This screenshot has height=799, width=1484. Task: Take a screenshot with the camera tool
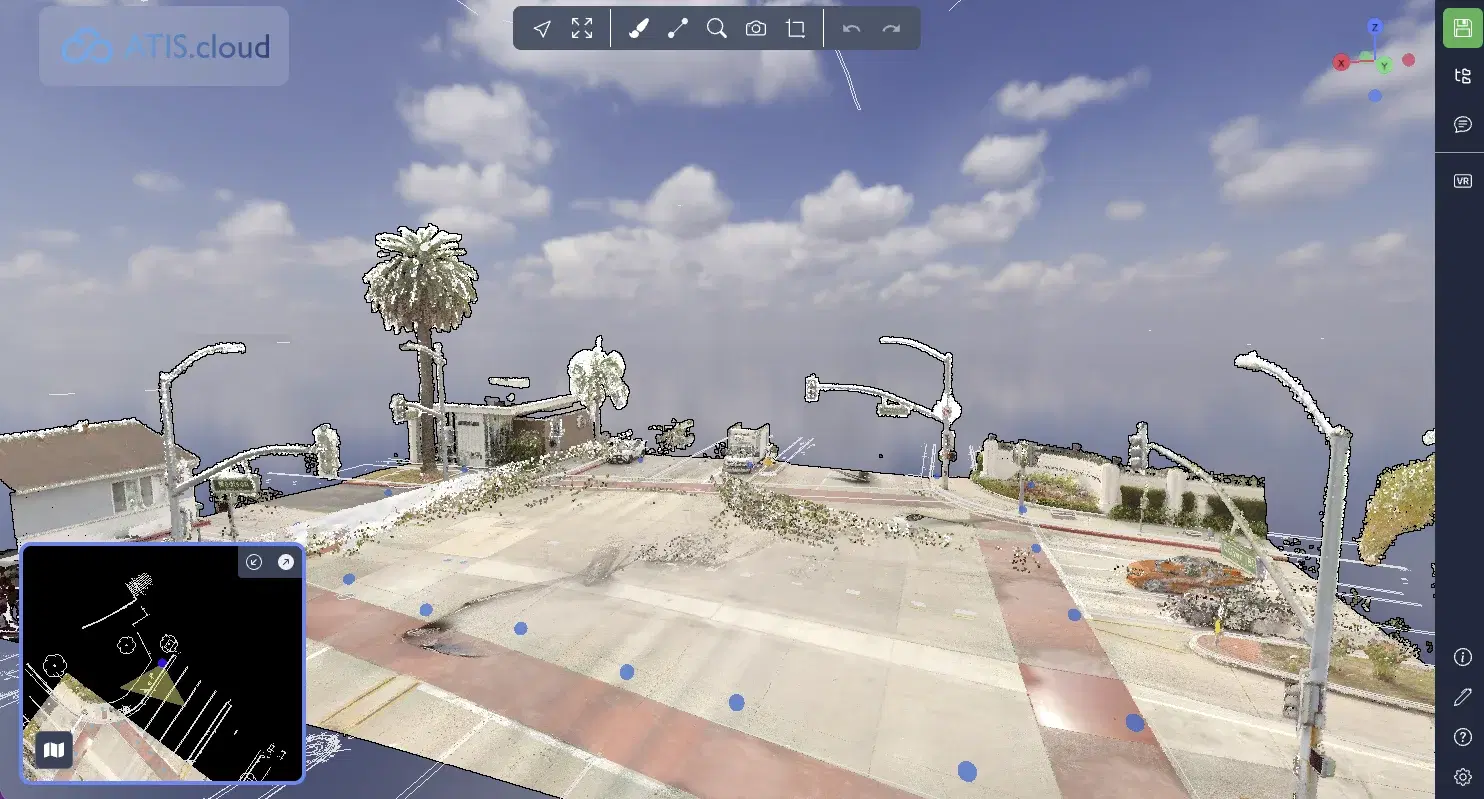(x=755, y=28)
